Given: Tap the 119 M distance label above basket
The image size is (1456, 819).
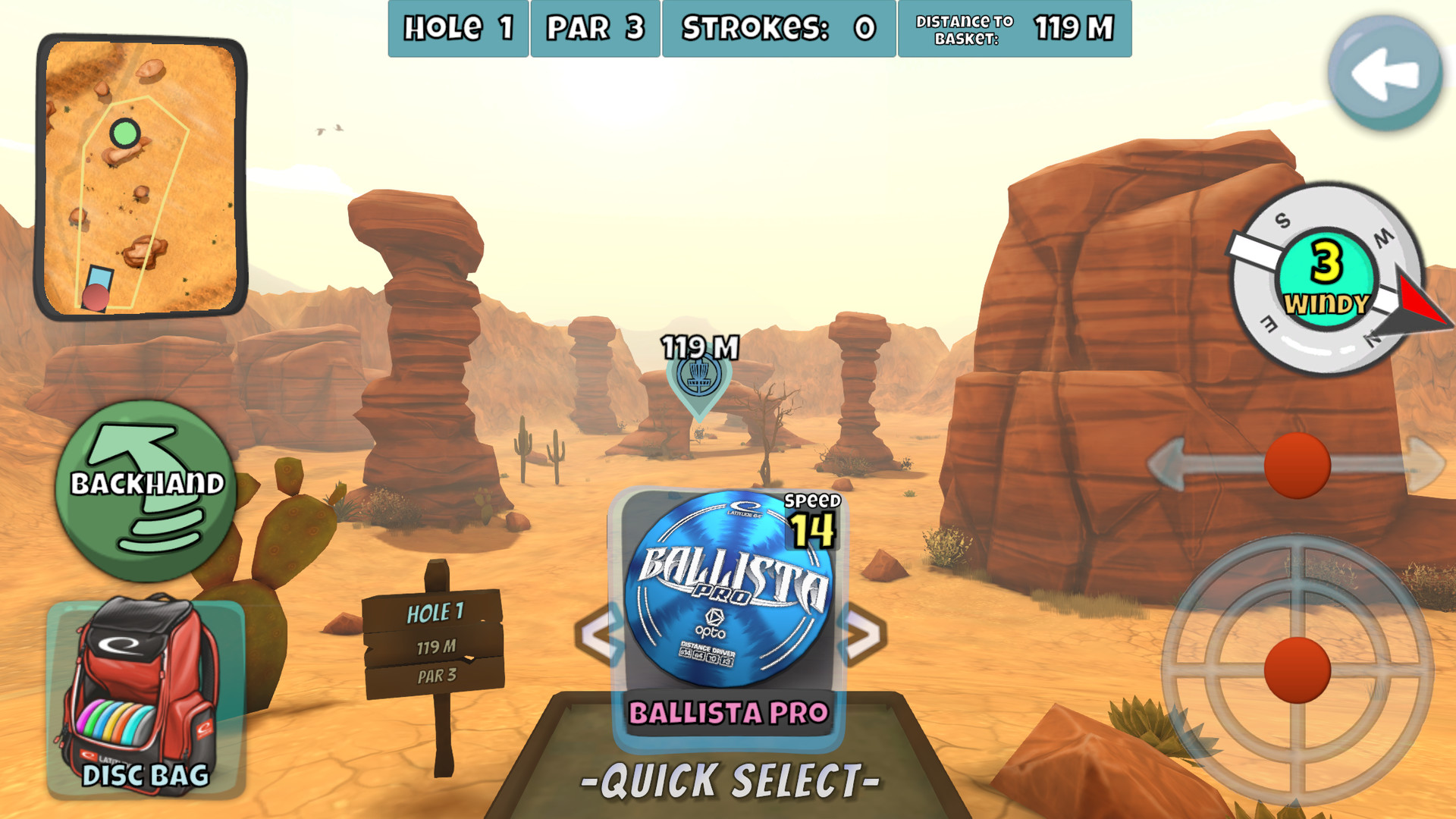Looking at the screenshot, I should coord(698,347).
